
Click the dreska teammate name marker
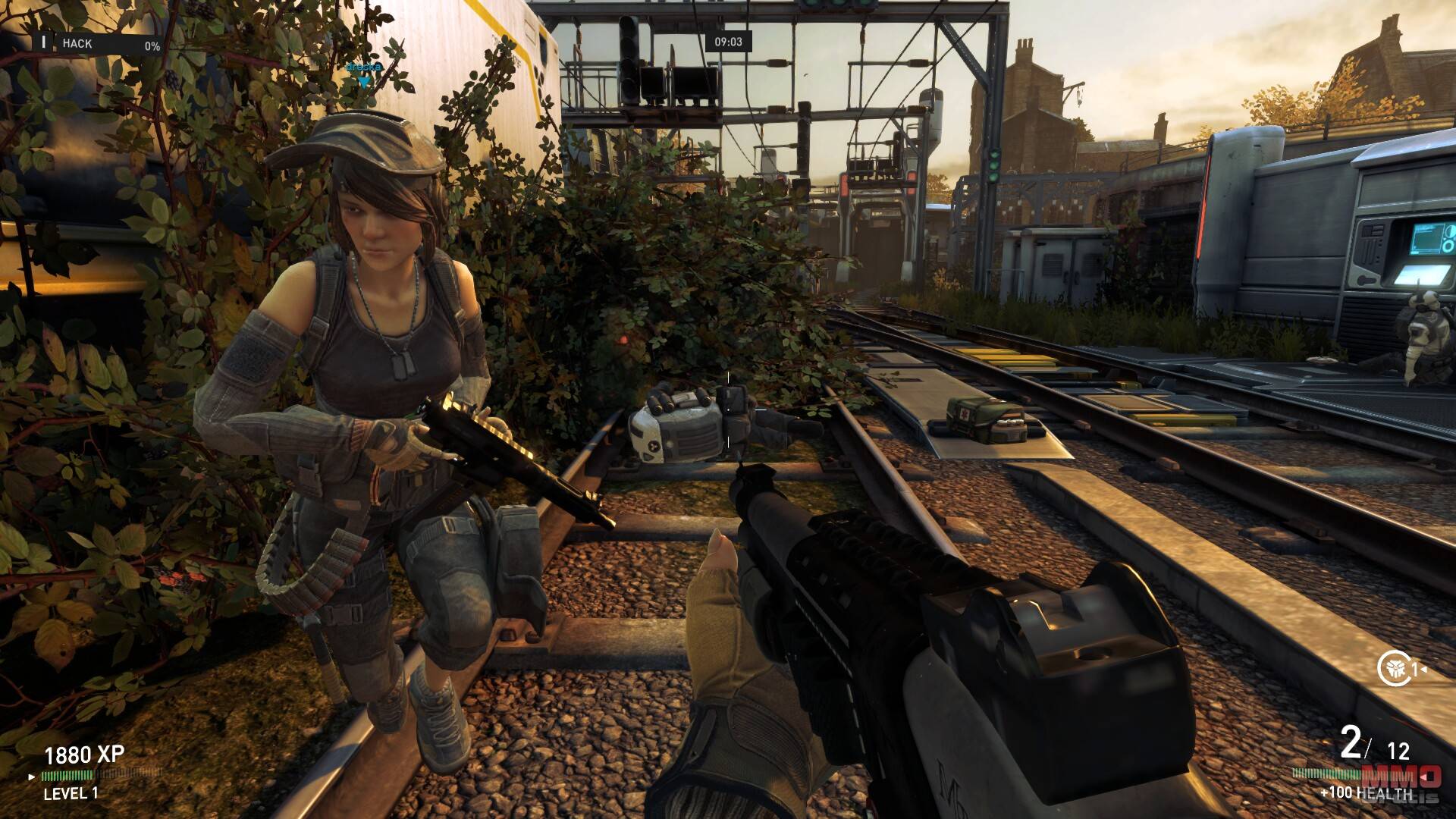(x=363, y=69)
